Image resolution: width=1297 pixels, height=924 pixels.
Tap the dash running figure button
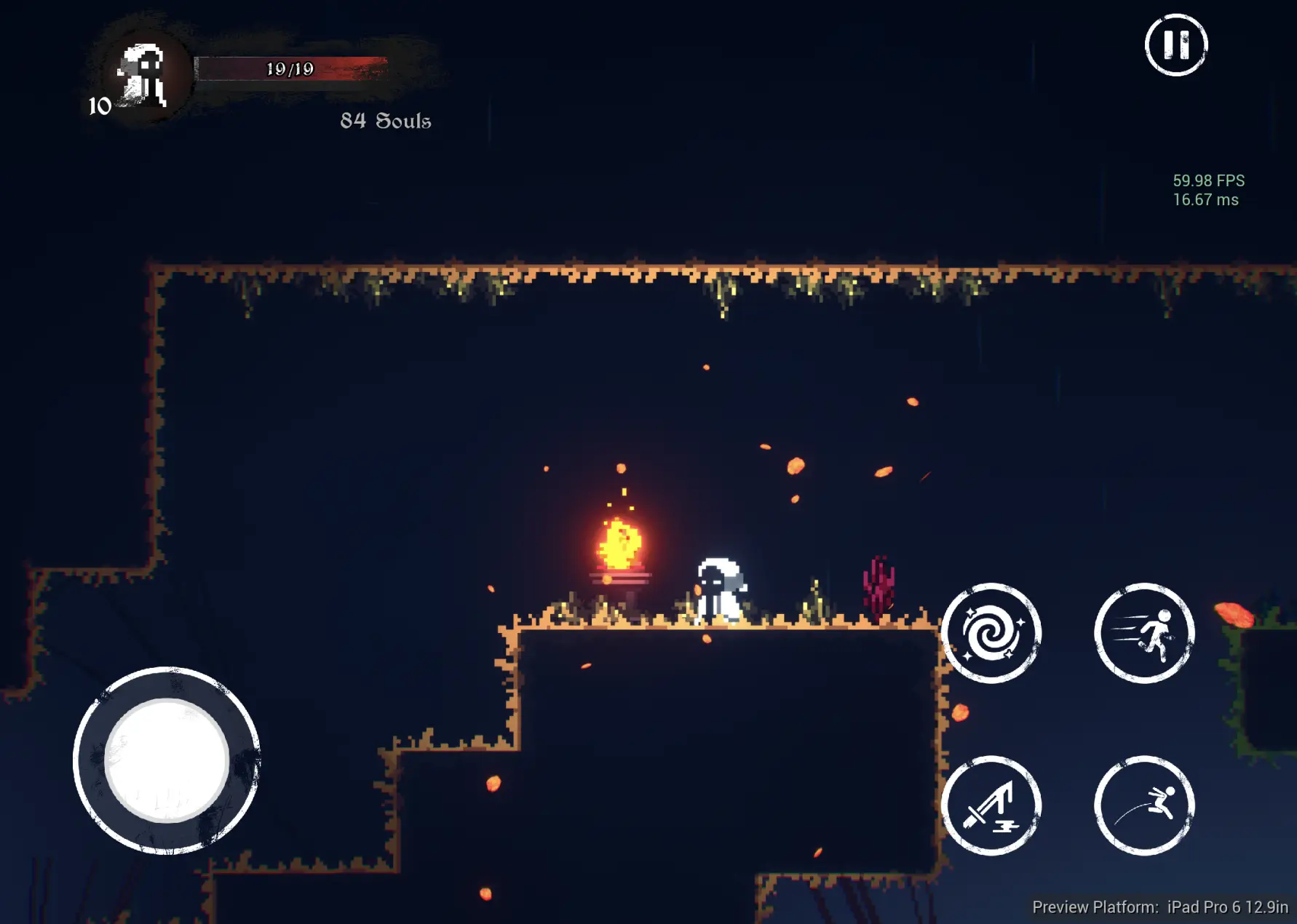[x=1144, y=633]
